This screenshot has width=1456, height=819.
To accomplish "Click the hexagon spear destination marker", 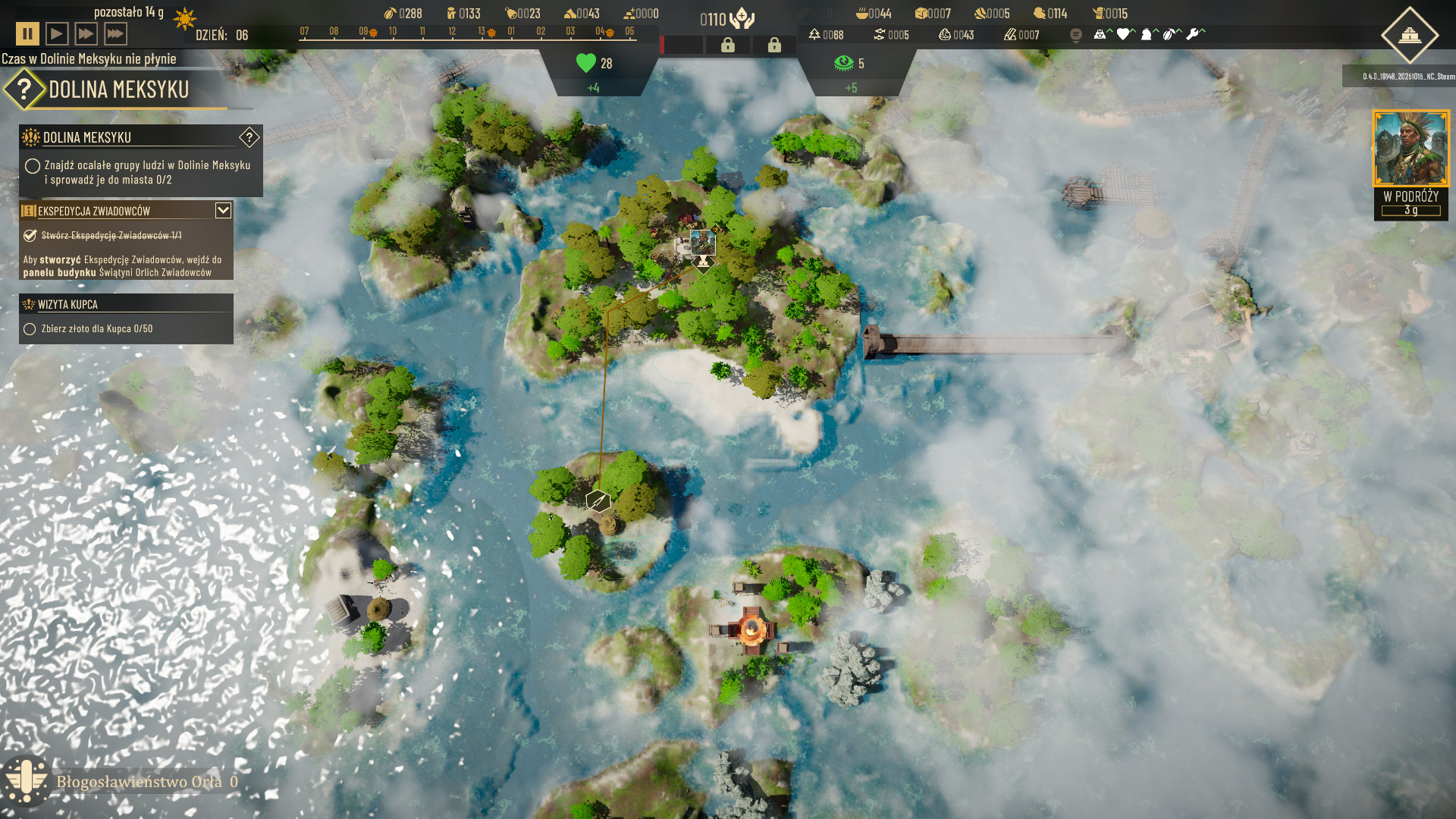I will pos(598,500).
